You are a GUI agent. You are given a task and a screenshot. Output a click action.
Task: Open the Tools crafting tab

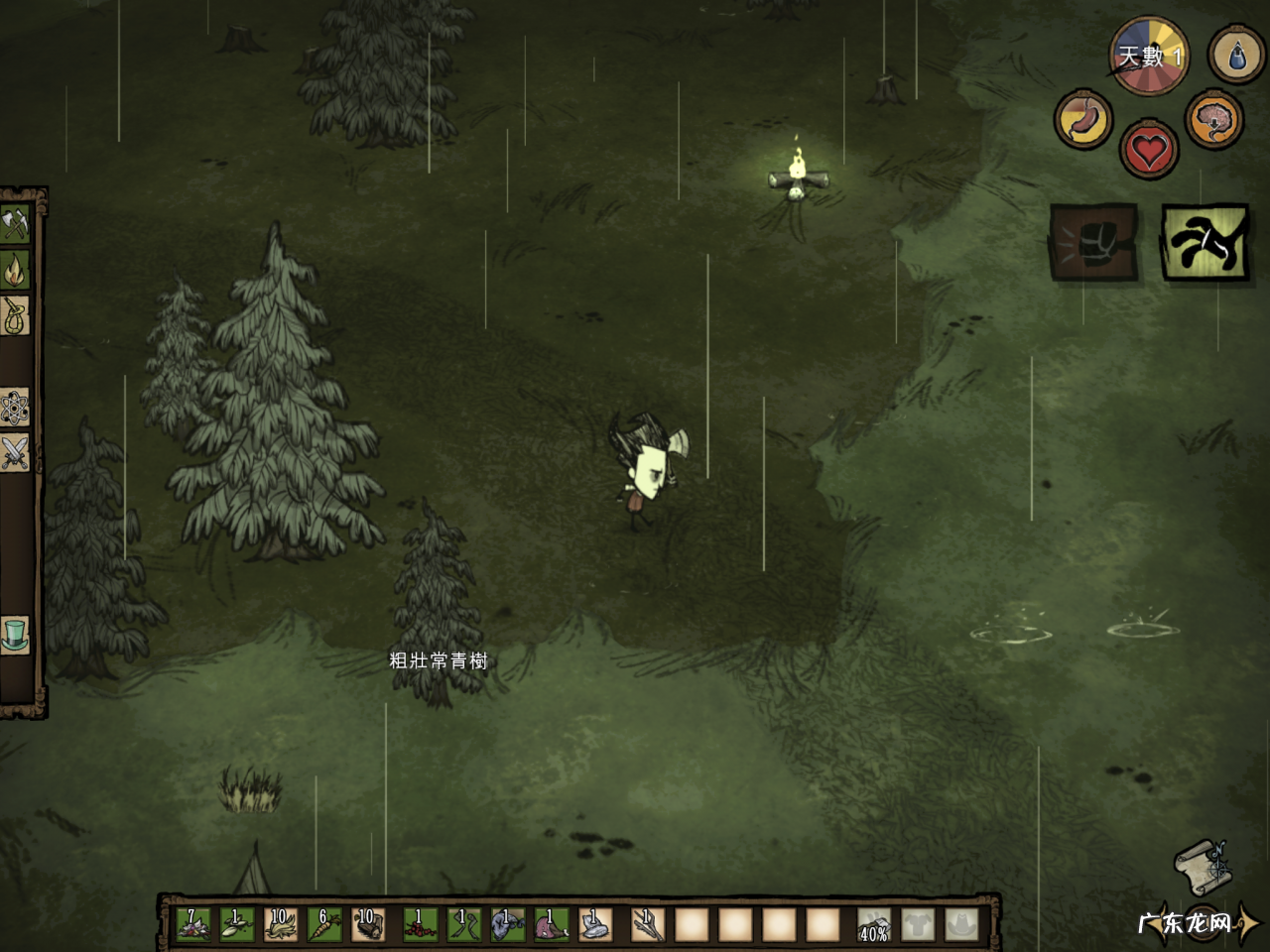(15, 225)
